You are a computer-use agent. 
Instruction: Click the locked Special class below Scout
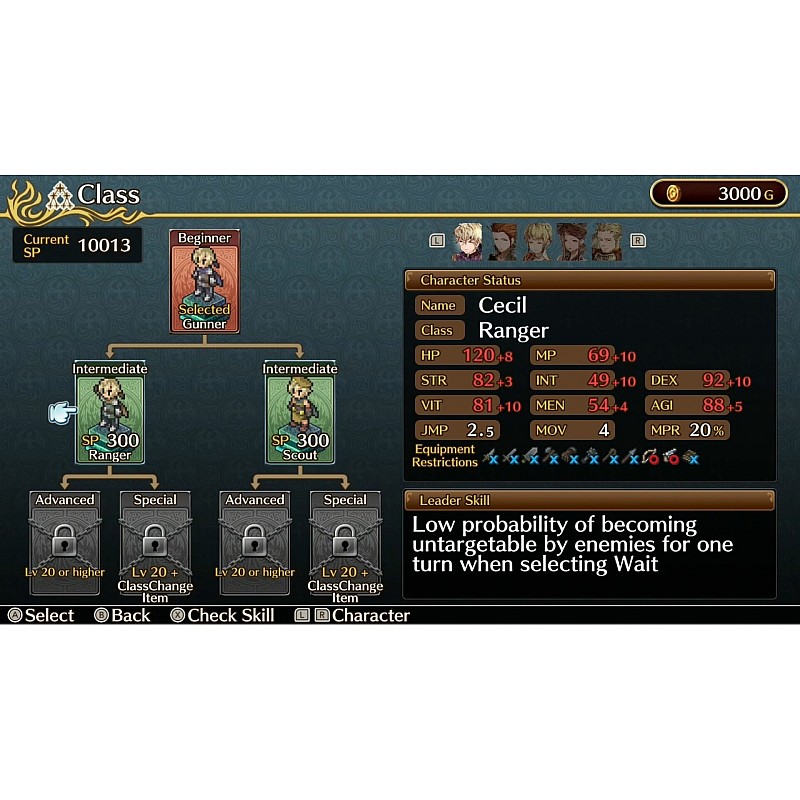345,542
